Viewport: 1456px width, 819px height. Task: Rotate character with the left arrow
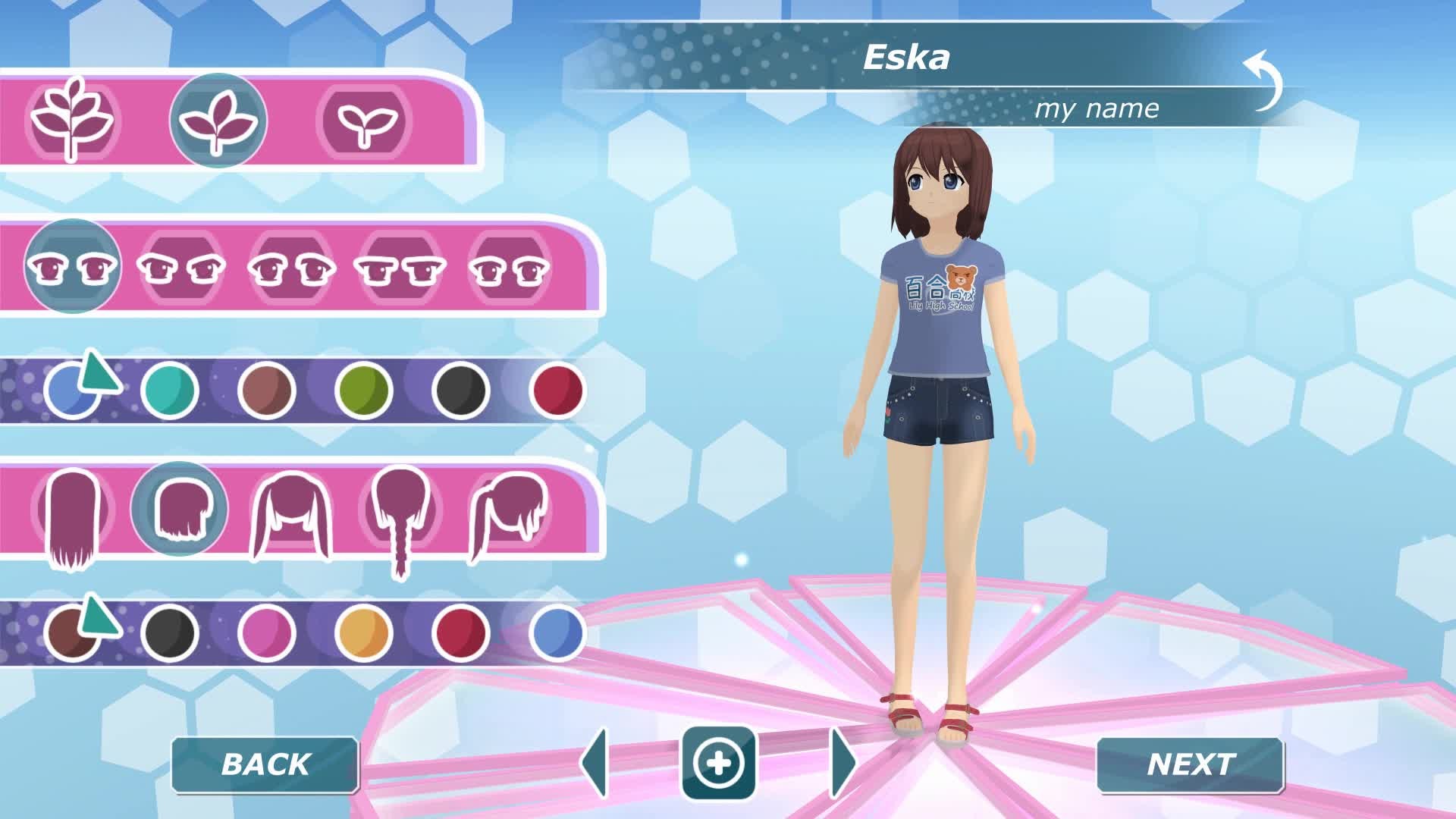pos(595,763)
